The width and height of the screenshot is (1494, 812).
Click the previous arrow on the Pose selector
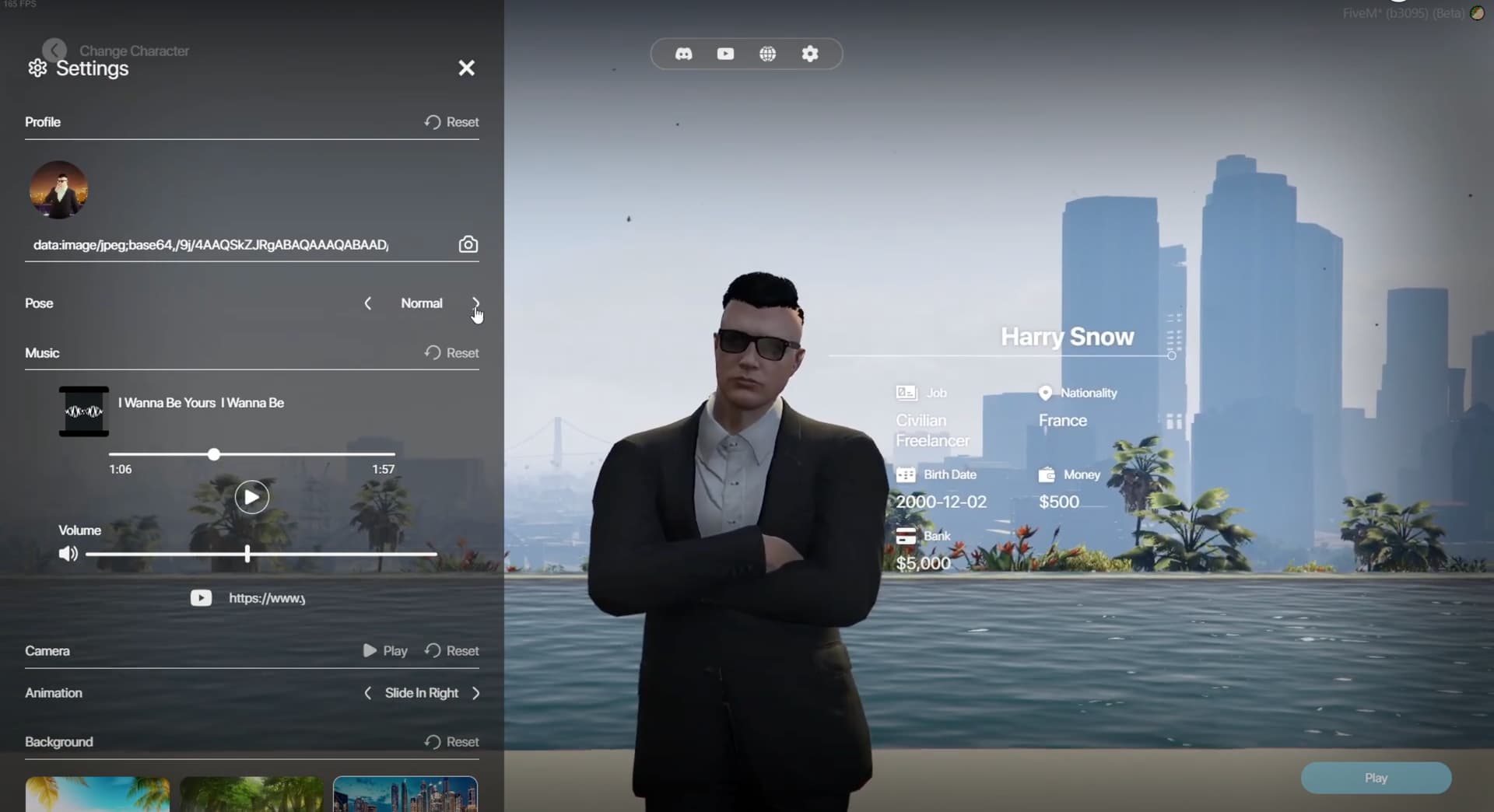pyautogui.click(x=367, y=303)
